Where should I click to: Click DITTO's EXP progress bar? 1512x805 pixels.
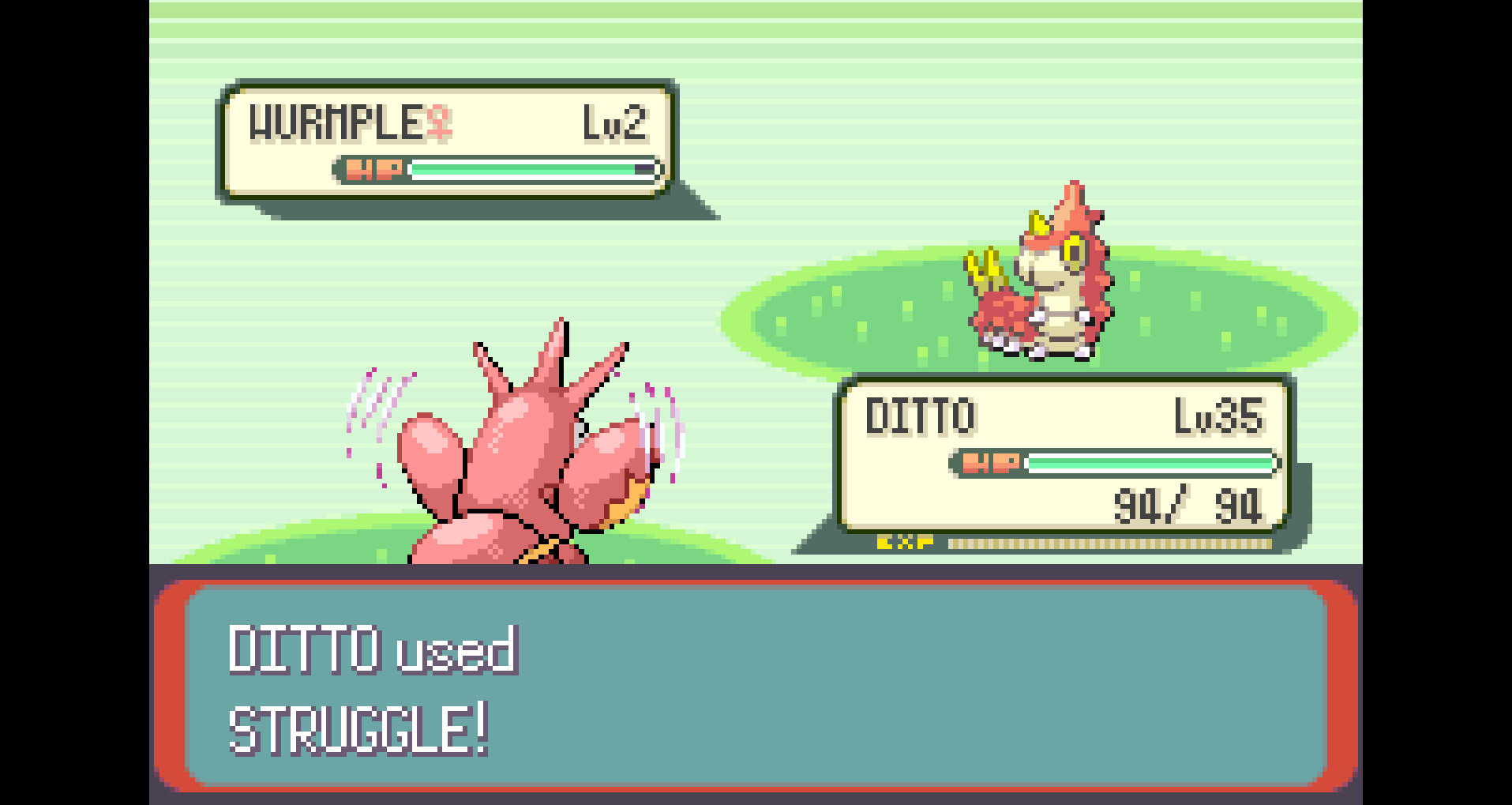click(x=1105, y=542)
